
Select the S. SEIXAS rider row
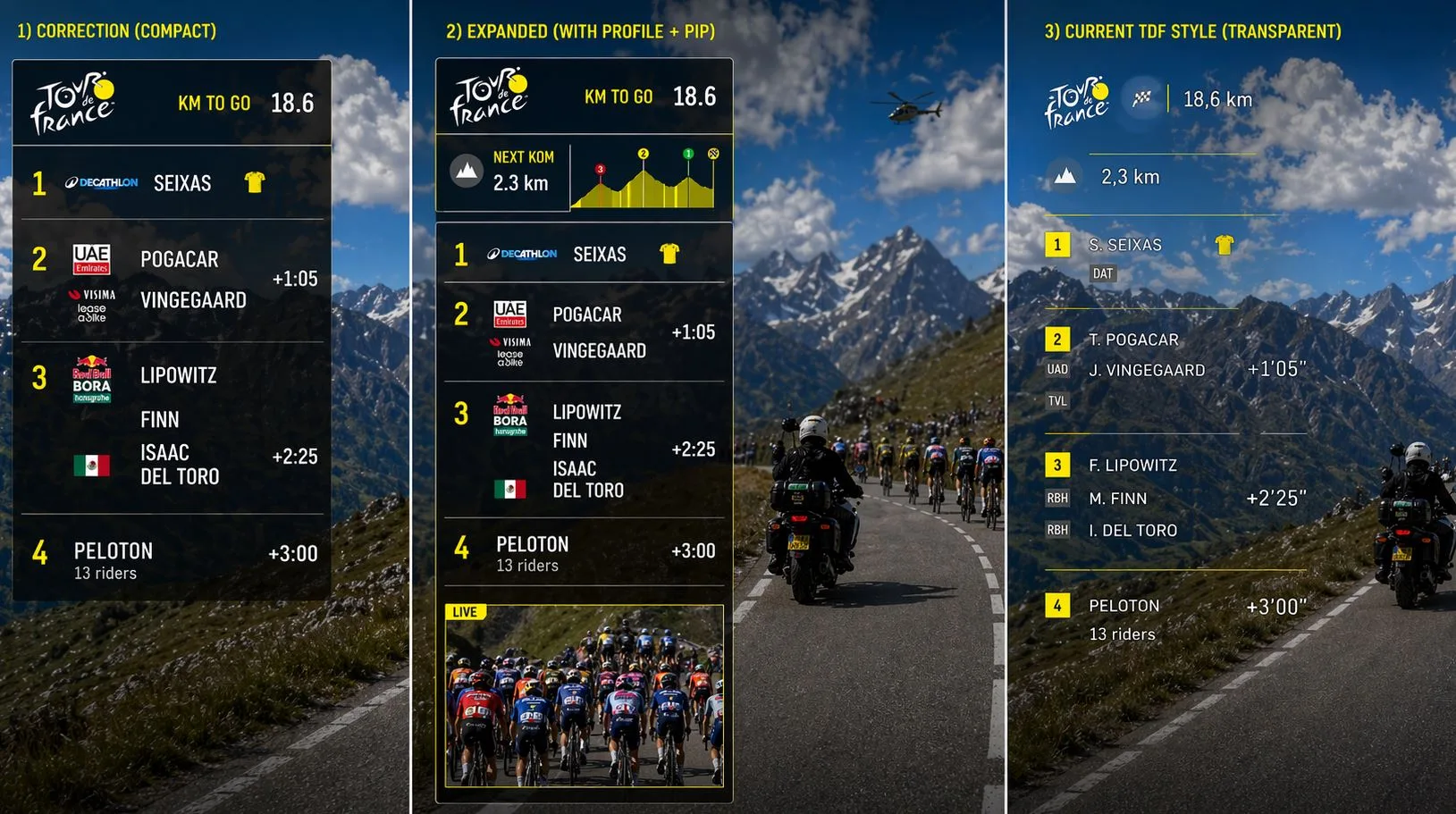pyautogui.click(x=1125, y=245)
